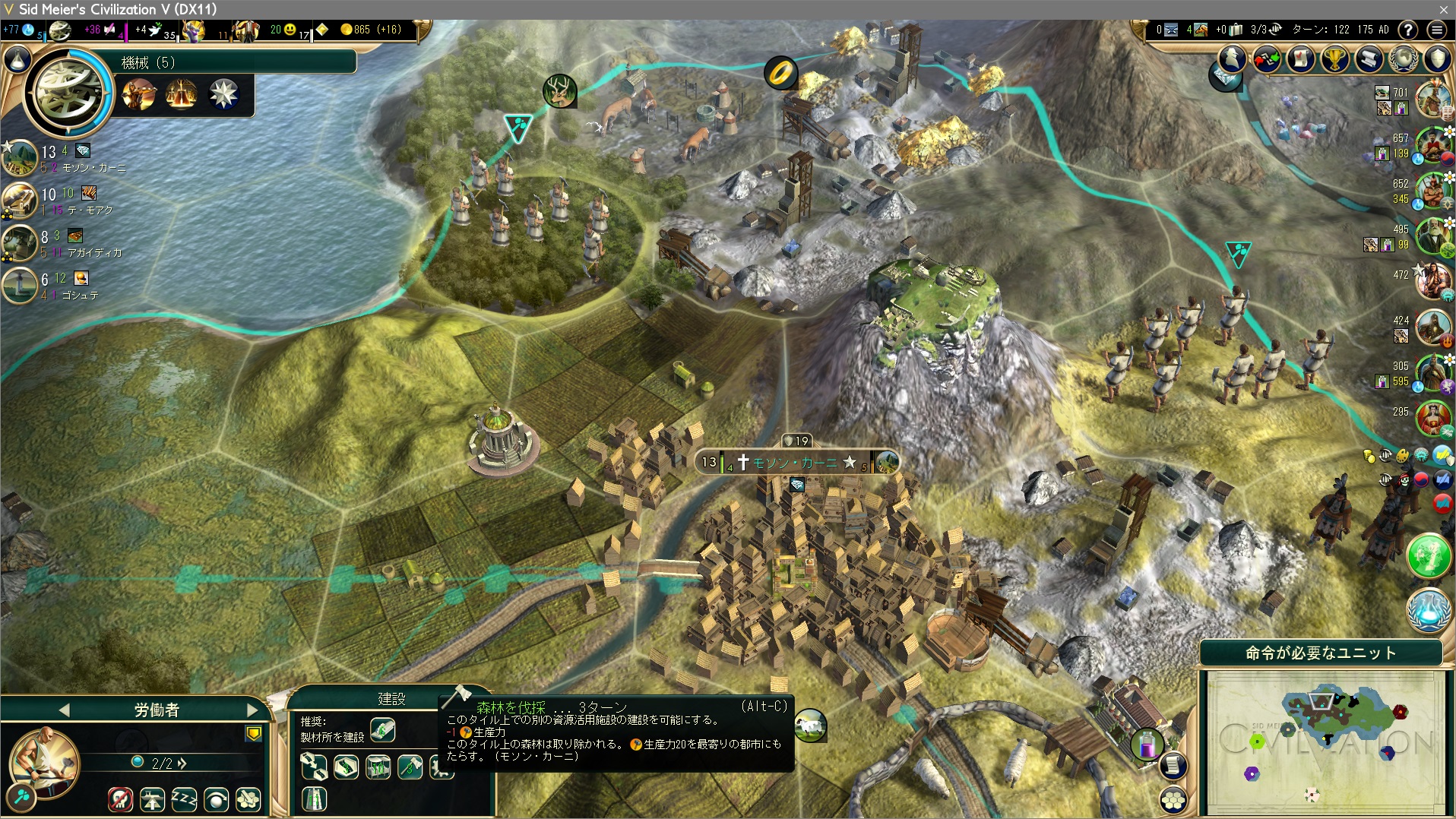Select the chop forest axe action

tap(410, 767)
